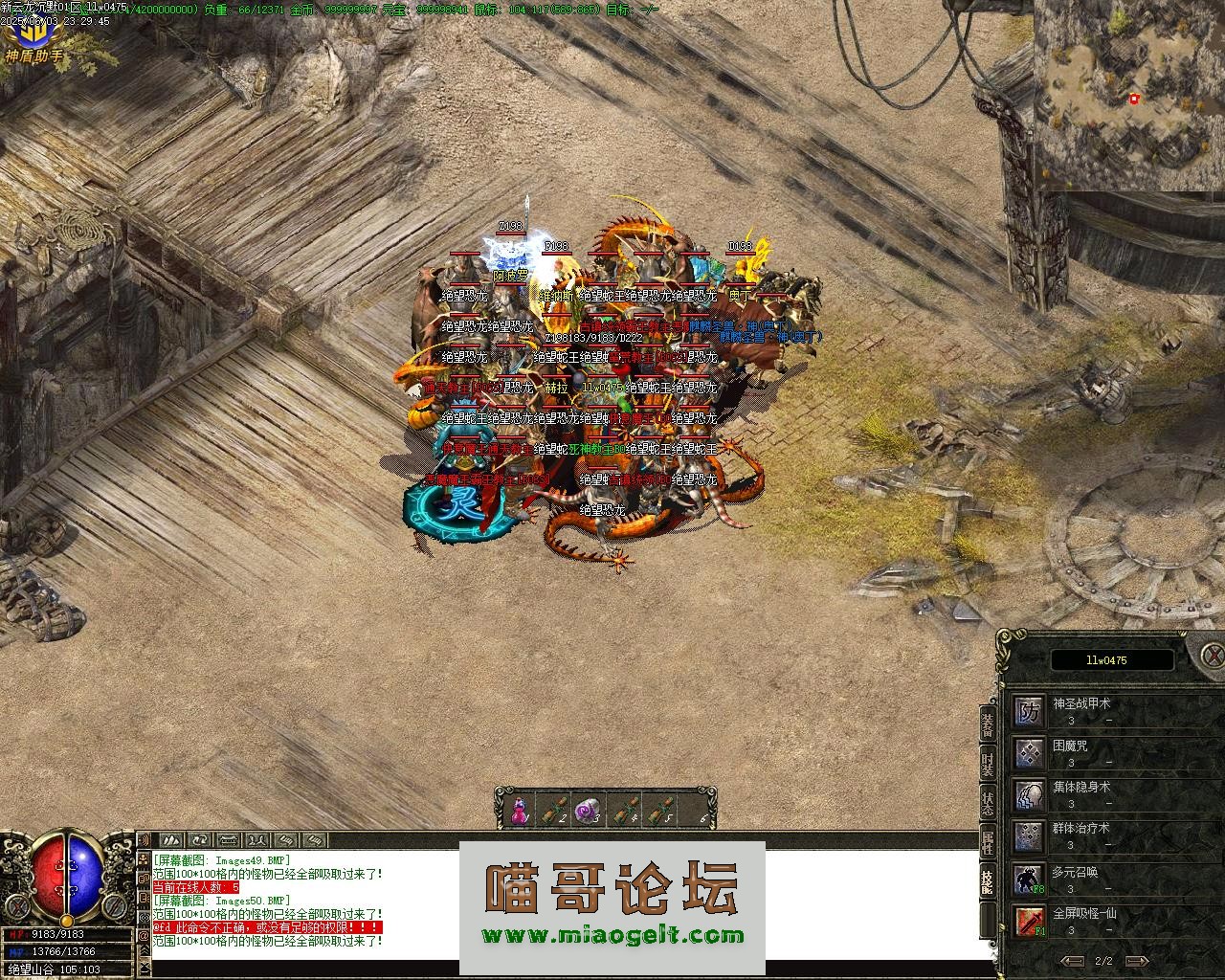Activate the 多元召唤 summon skill

(1029, 877)
